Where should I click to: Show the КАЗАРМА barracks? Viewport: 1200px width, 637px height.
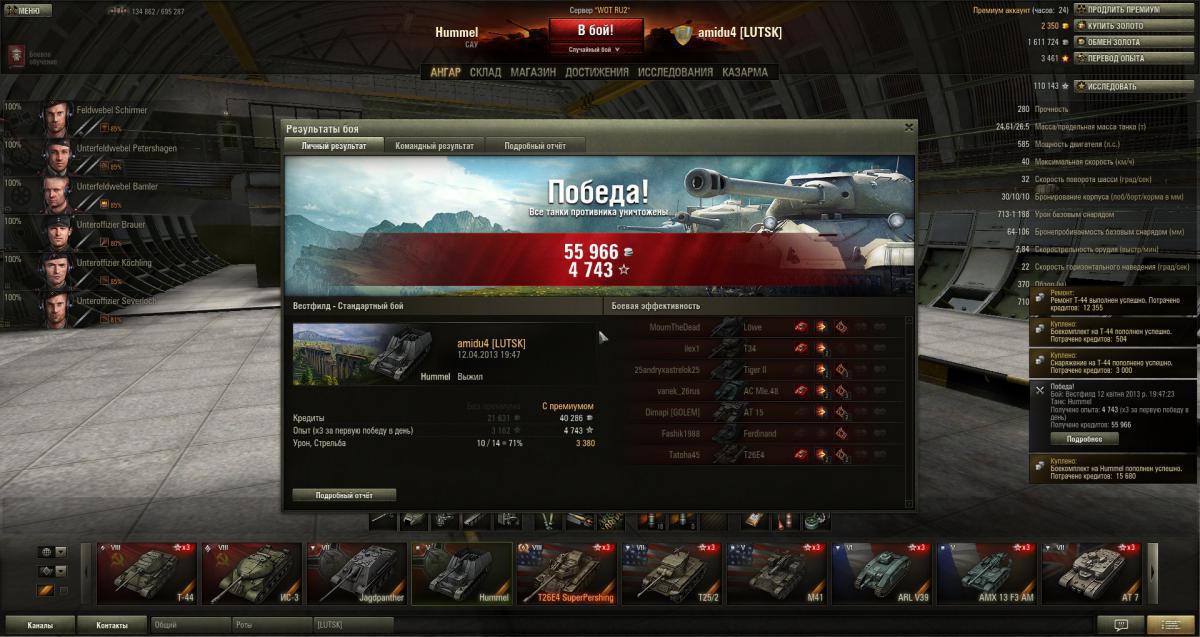pyautogui.click(x=745, y=72)
